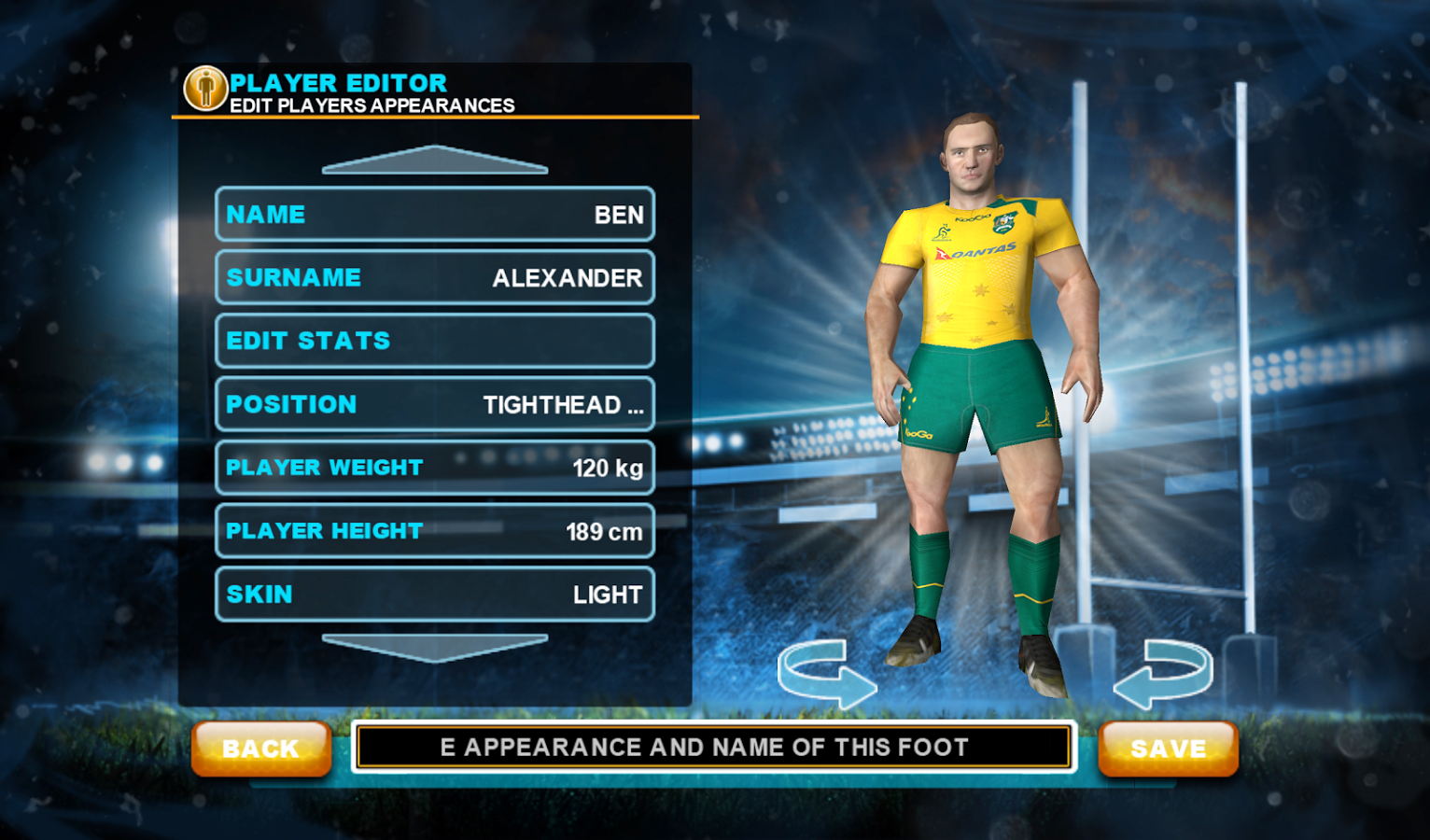Change the SKIN tone row
Image resolution: width=1430 pixels, height=840 pixels.
click(x=435, y=595)
